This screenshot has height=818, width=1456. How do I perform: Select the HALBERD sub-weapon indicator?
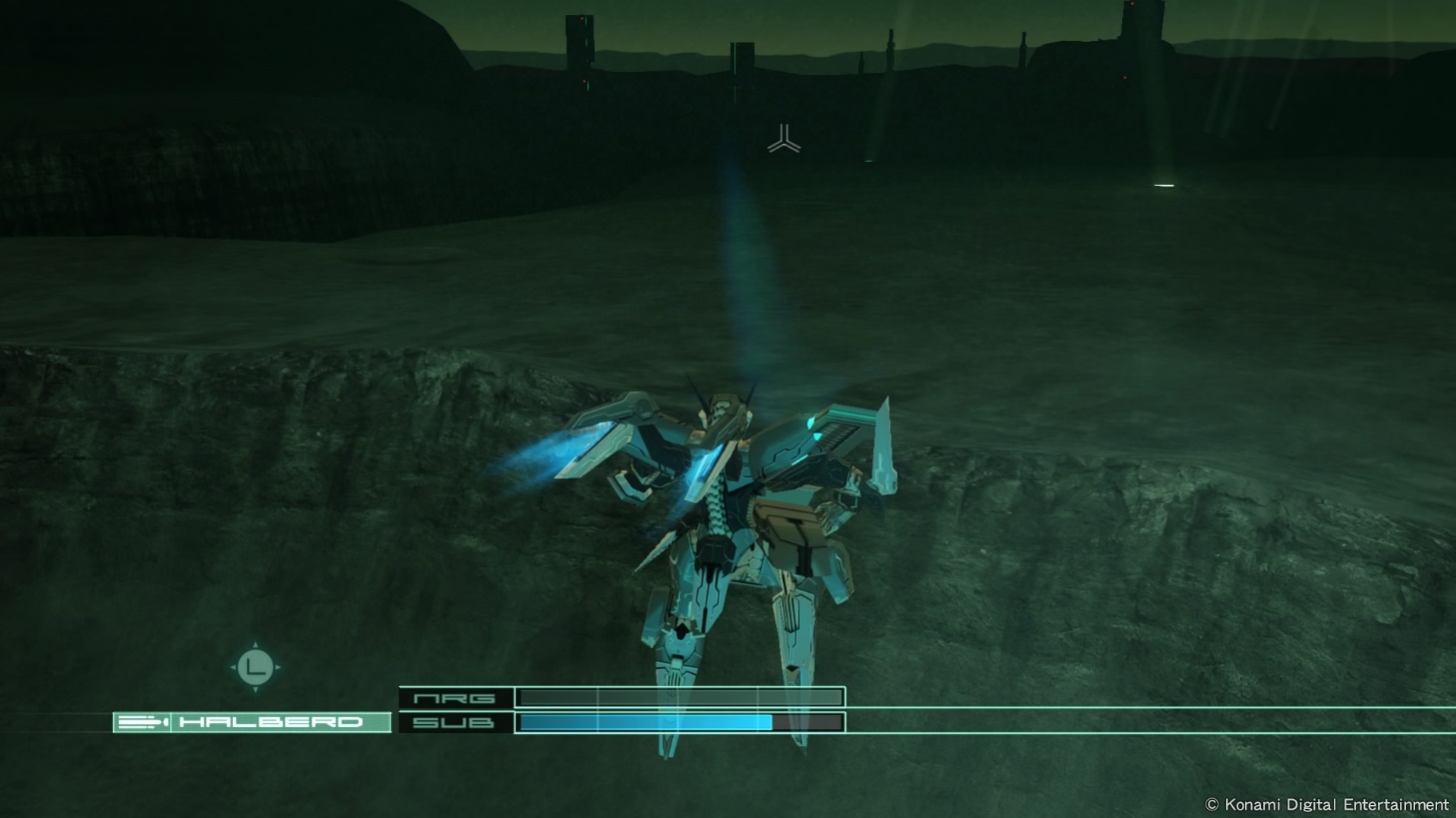coord(252,722)
